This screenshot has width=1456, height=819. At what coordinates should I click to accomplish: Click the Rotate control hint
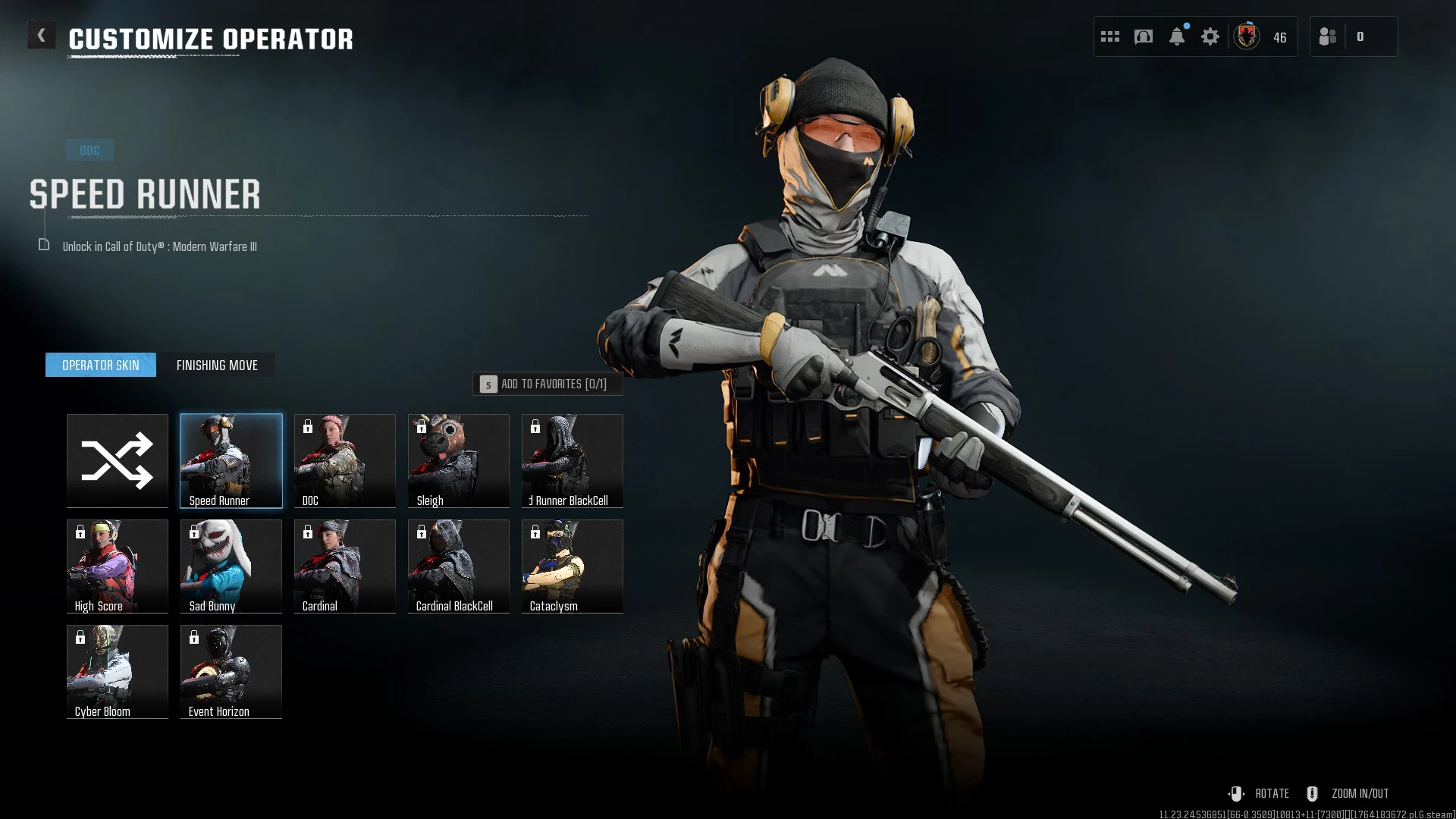(x=1272, y=793)
